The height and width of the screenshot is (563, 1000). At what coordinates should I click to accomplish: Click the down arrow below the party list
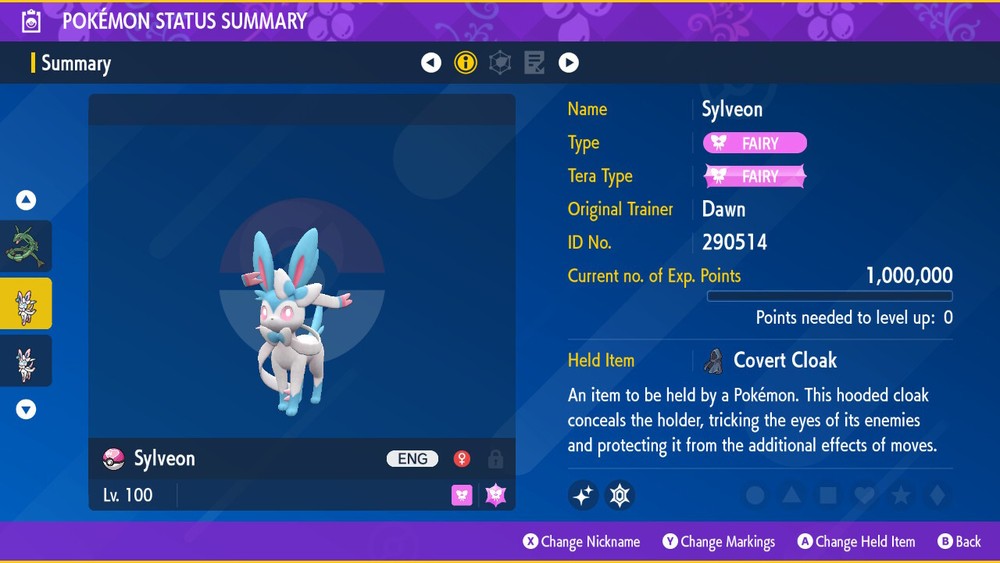pyautogui.click(x=26, y=408)
